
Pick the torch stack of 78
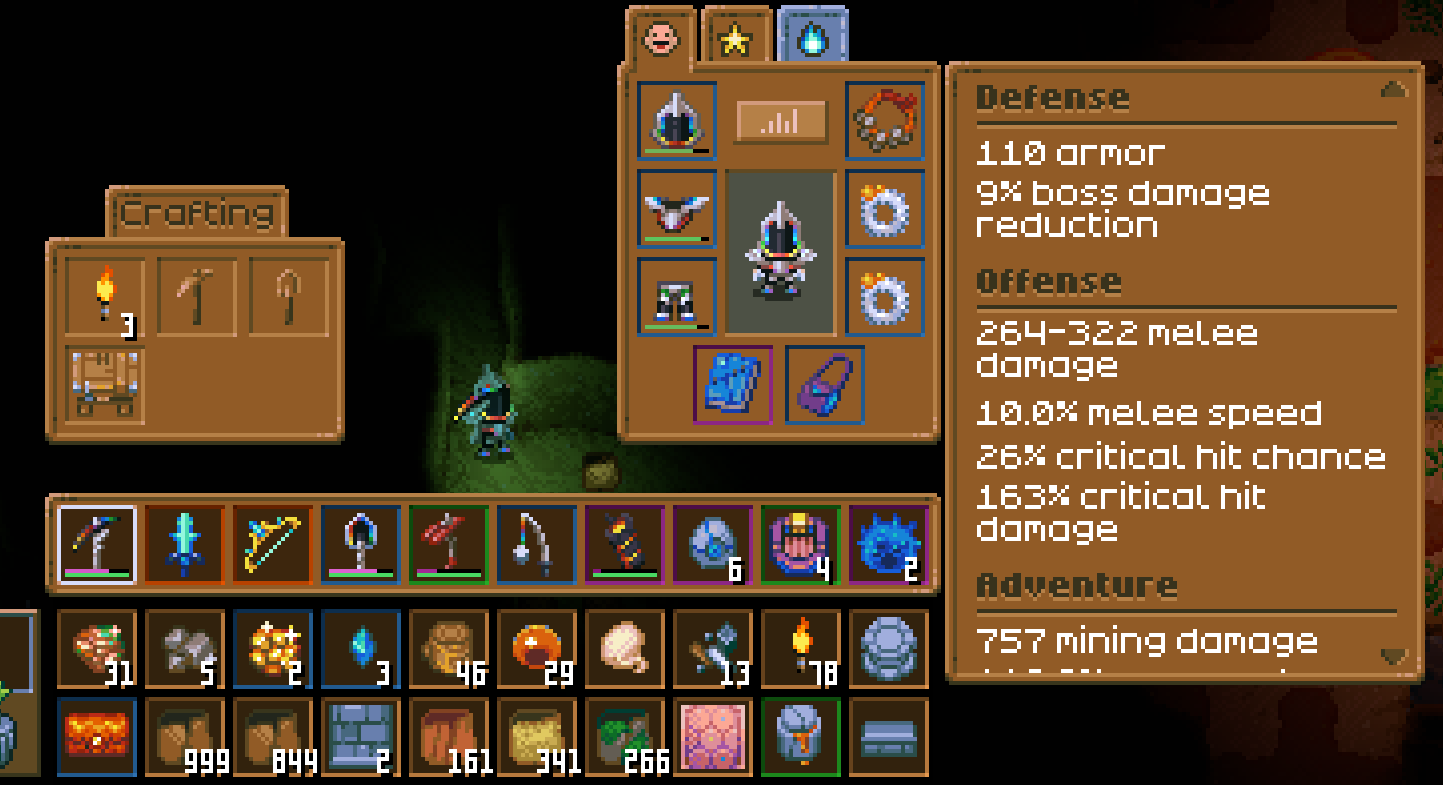click(x=801, y=650)
